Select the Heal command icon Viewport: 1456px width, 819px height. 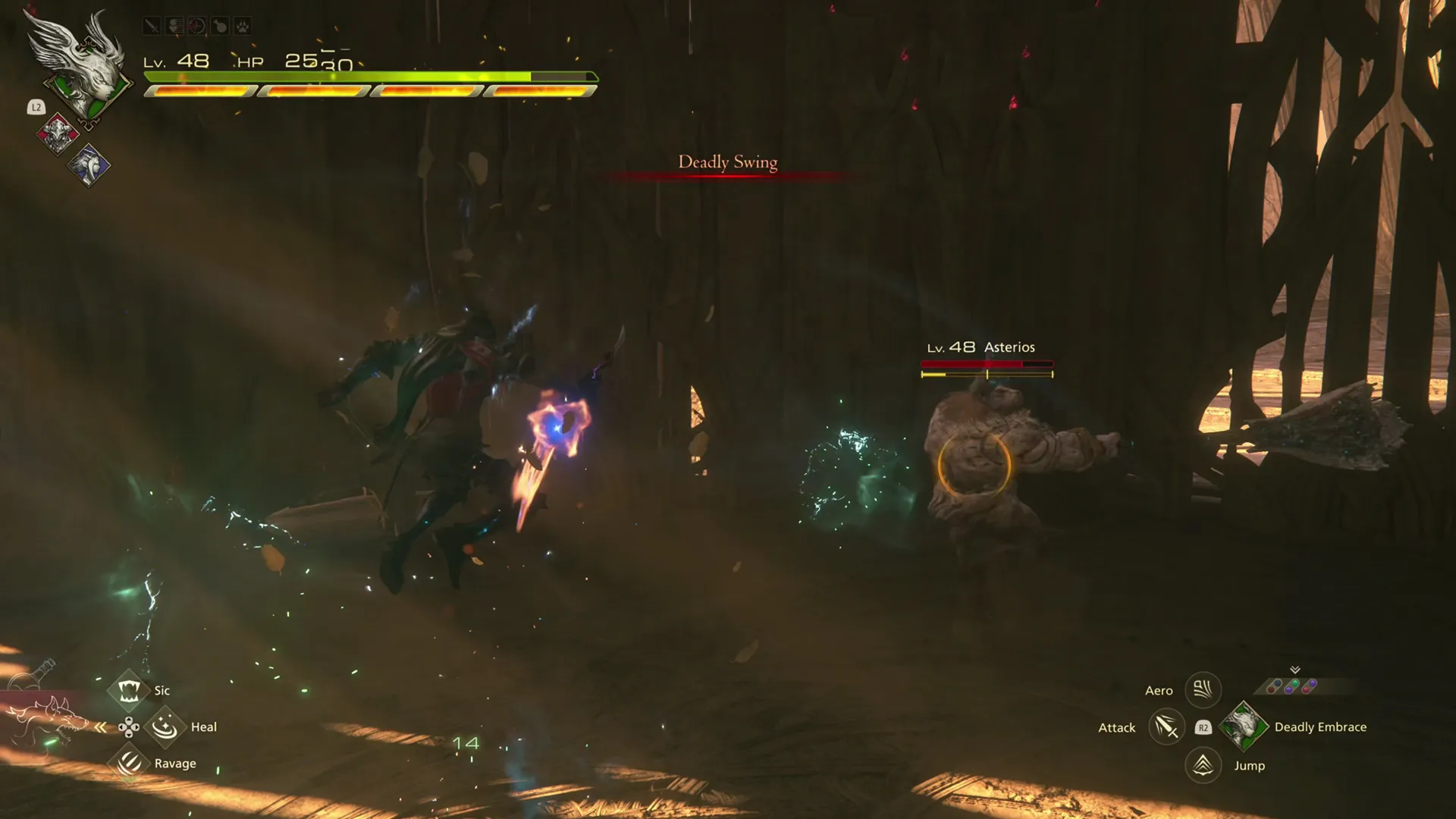[x=165, y=727]
